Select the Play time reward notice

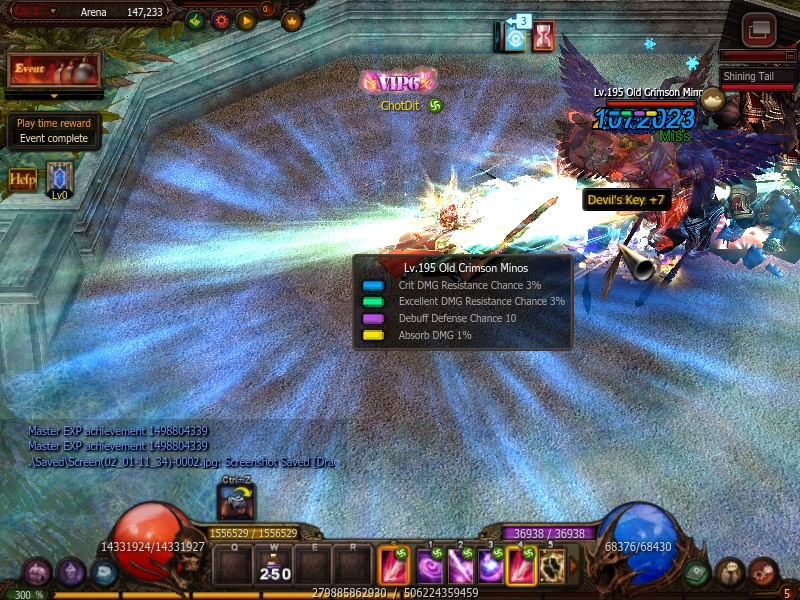pos(53,131)
